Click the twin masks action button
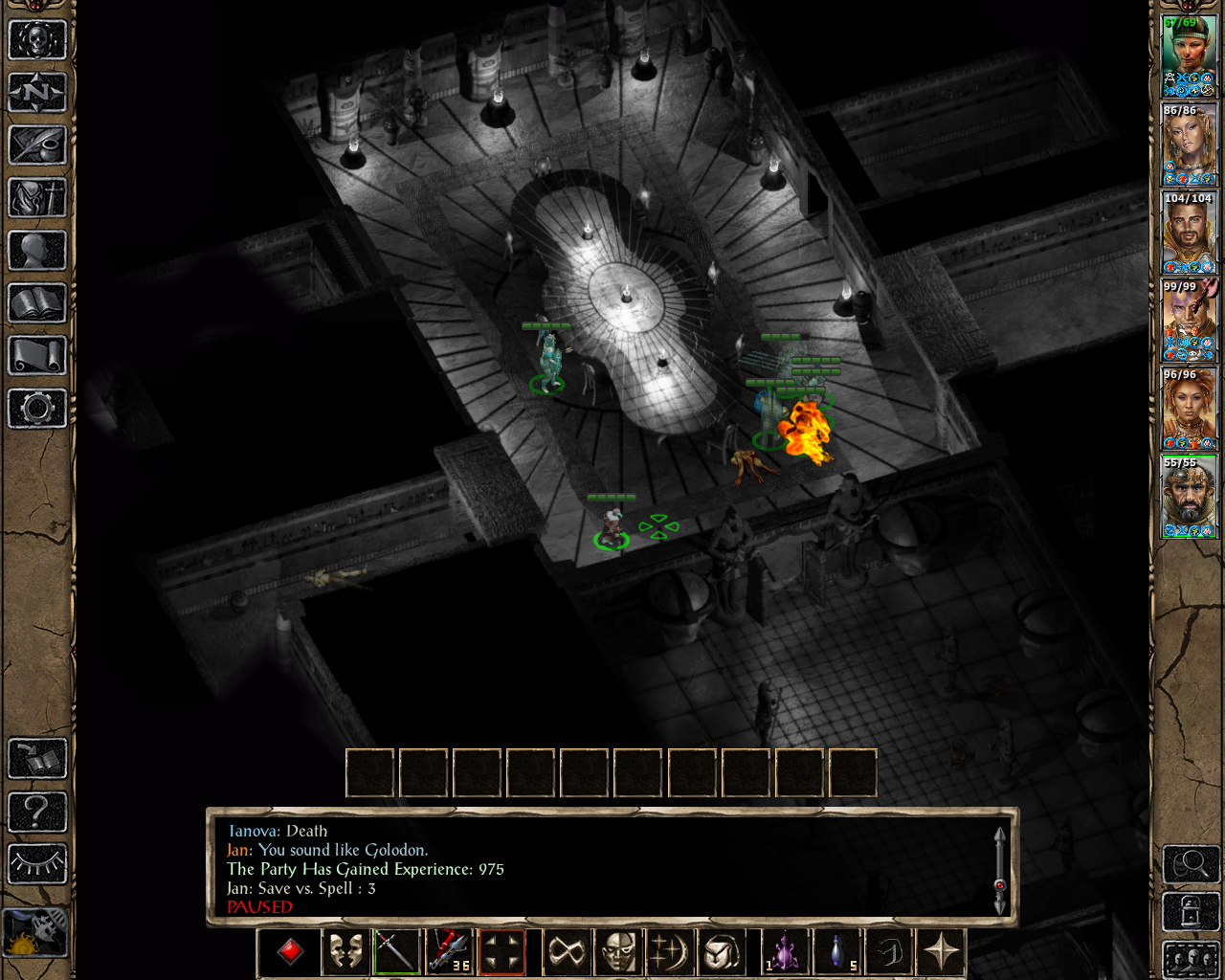 [x=345, y=952]
